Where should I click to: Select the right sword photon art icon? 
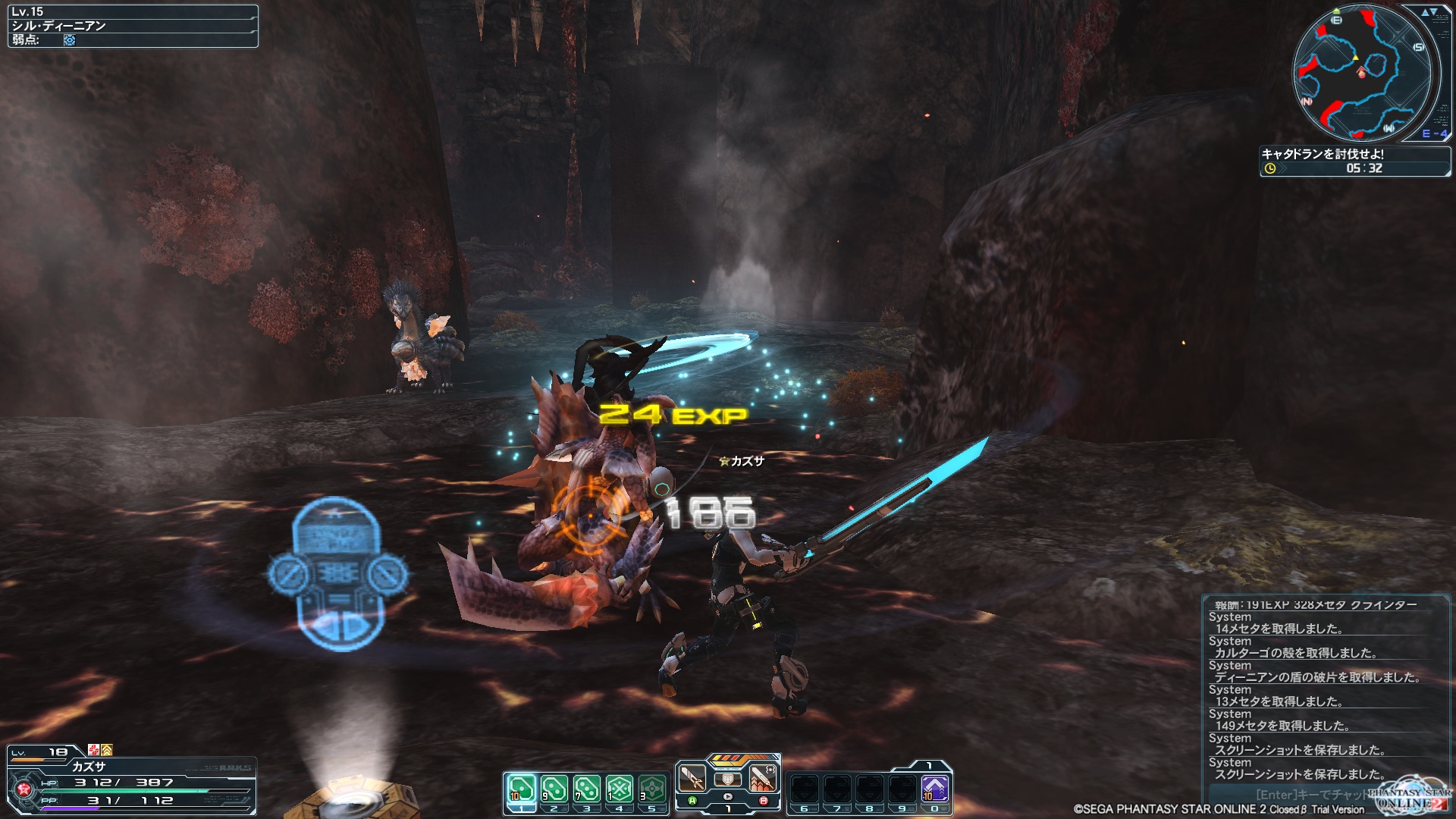pos(763,777)
